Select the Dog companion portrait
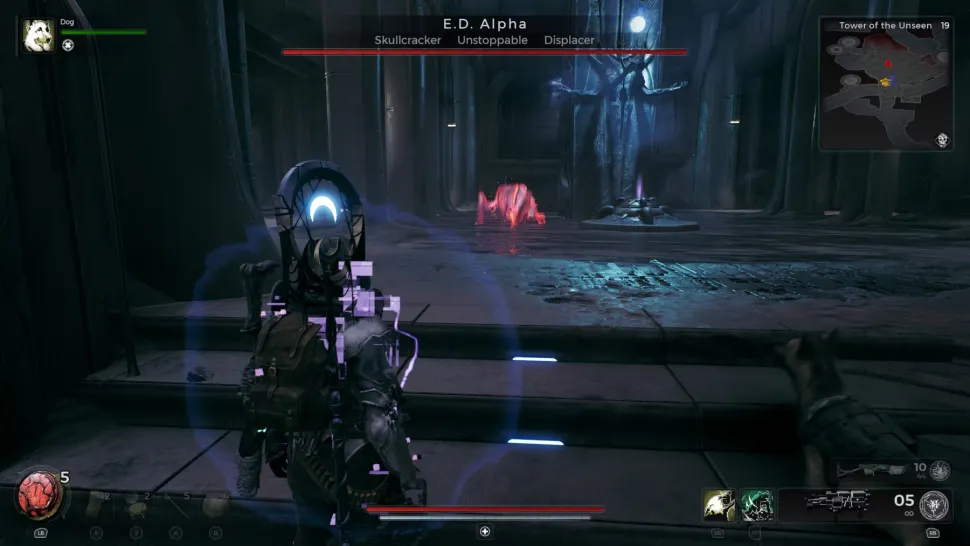 click(x=40, y=35)
